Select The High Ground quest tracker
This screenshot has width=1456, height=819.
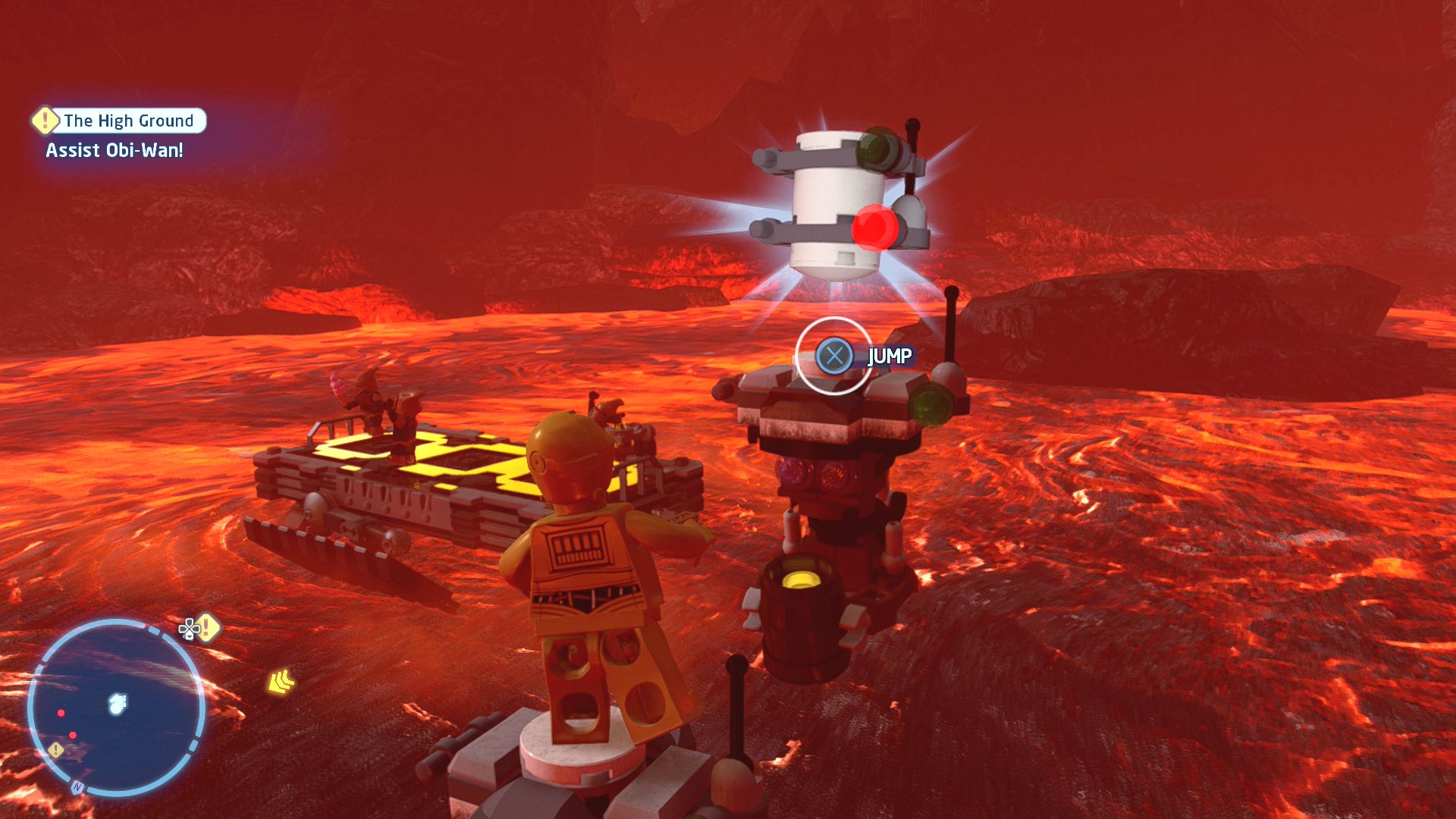pos(120,121)
